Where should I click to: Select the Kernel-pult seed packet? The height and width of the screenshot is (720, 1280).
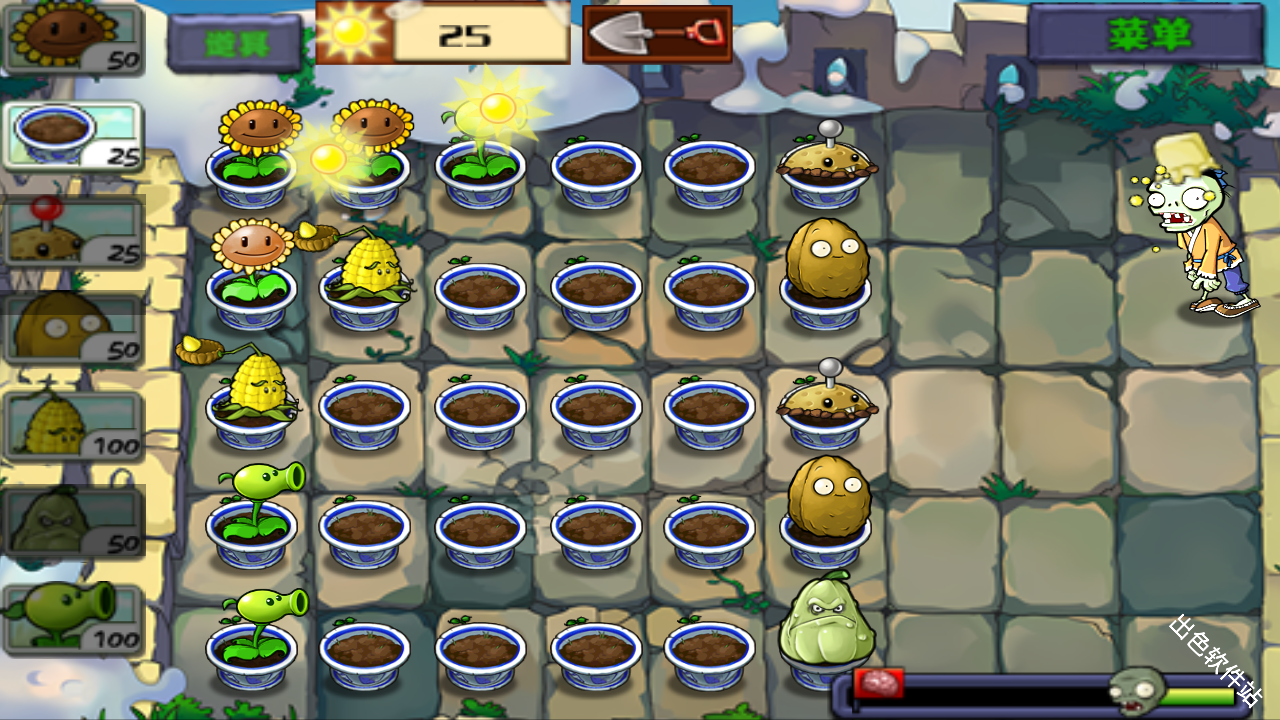click(73, 424)
